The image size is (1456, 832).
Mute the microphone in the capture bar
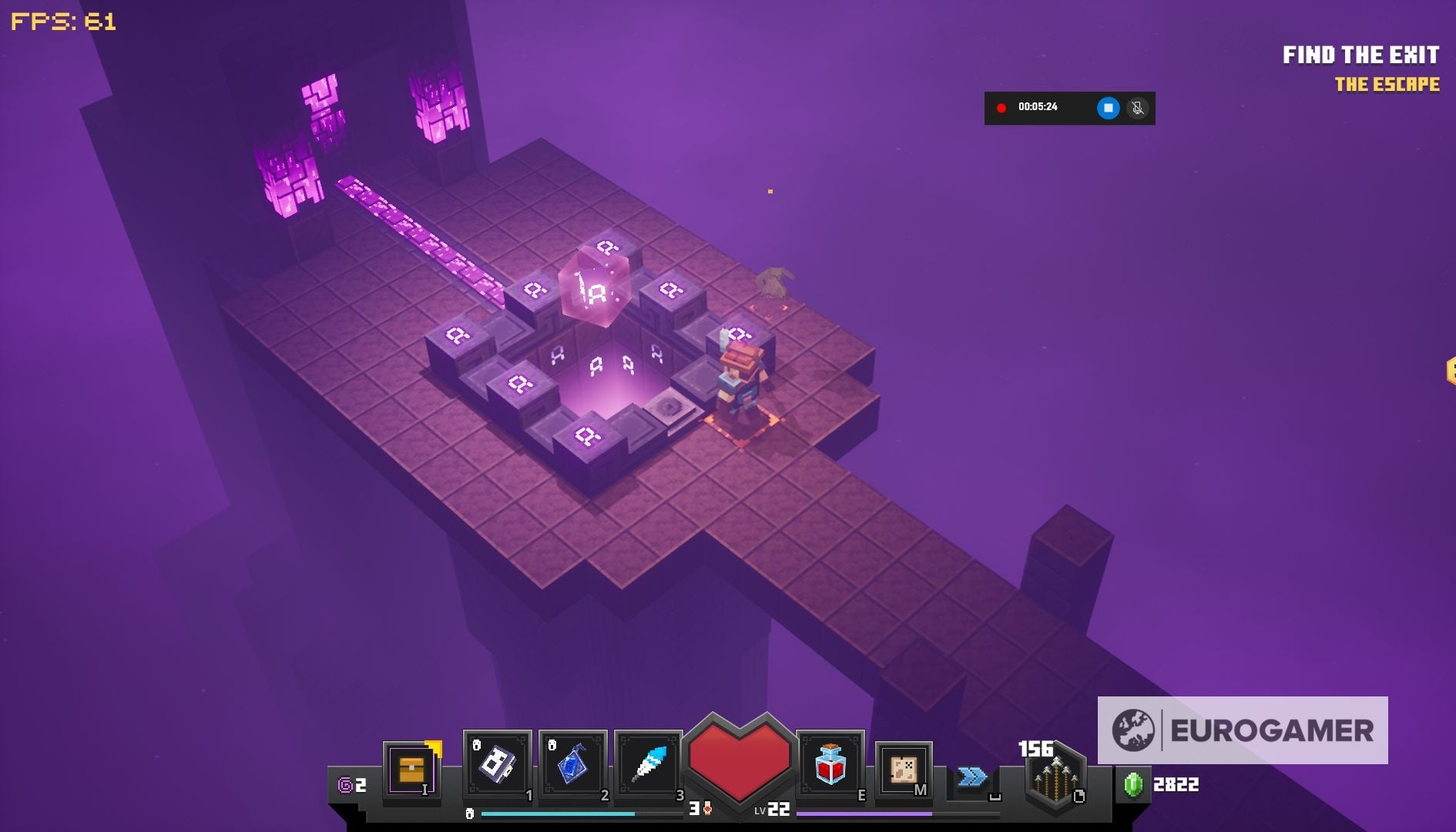click(1136, 108)
